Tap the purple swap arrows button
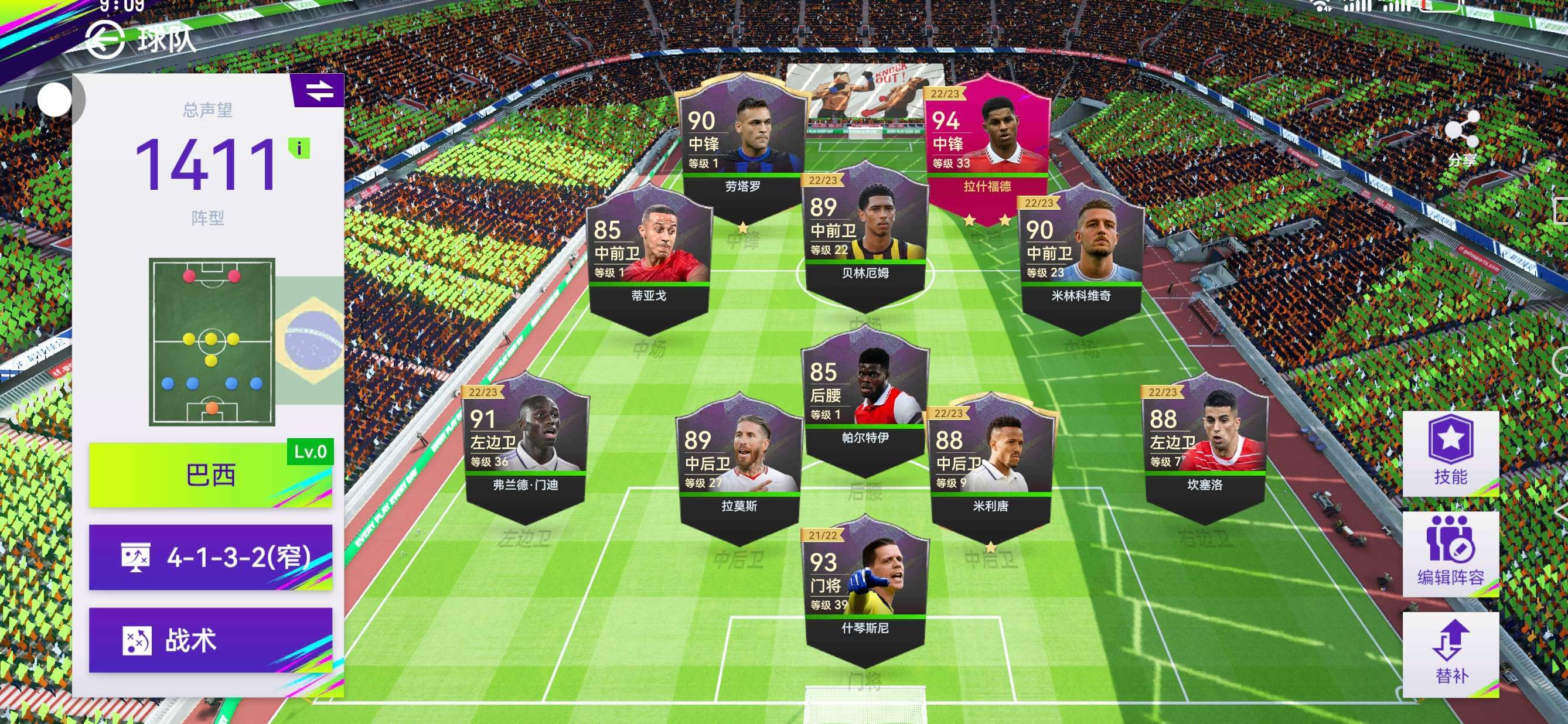This screenshot has width=1568, height=724. [x=319, y=91]
